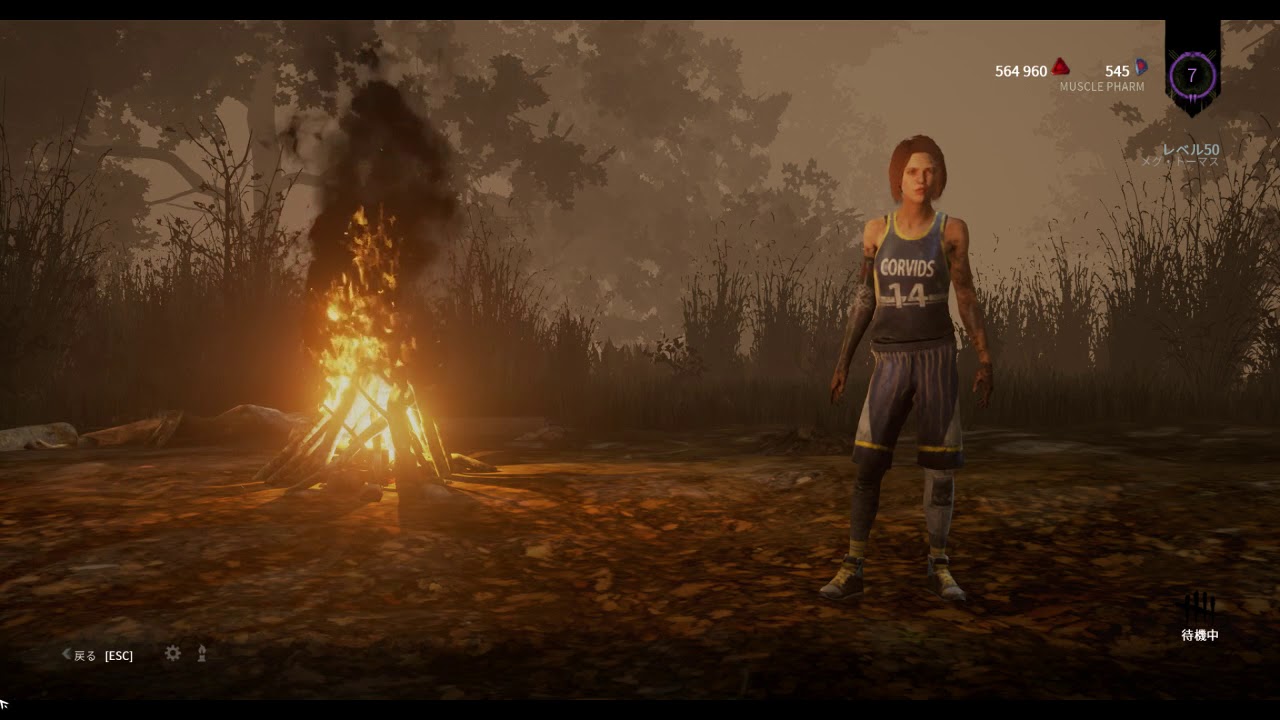Open the gear settings icon

pos(173,653)
